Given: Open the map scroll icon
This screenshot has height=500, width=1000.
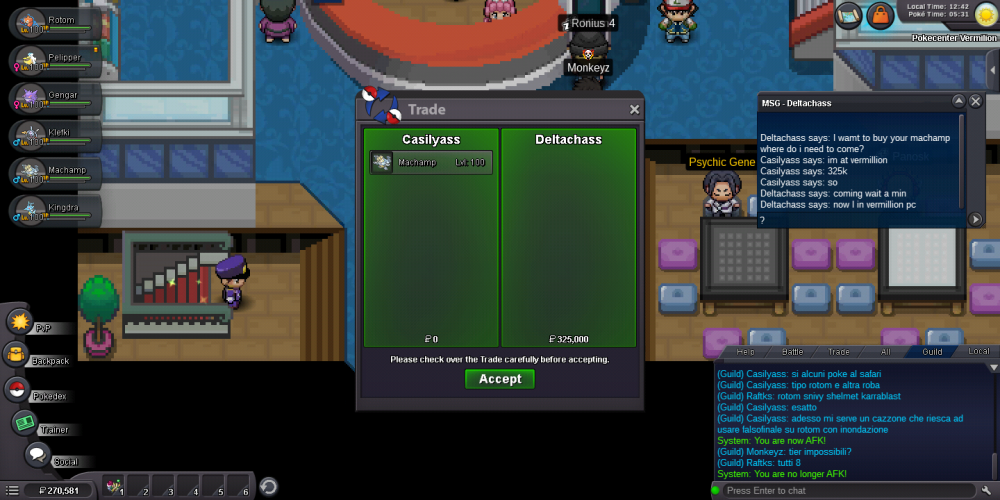Looking at the screenshot, I should pos(849,15).
